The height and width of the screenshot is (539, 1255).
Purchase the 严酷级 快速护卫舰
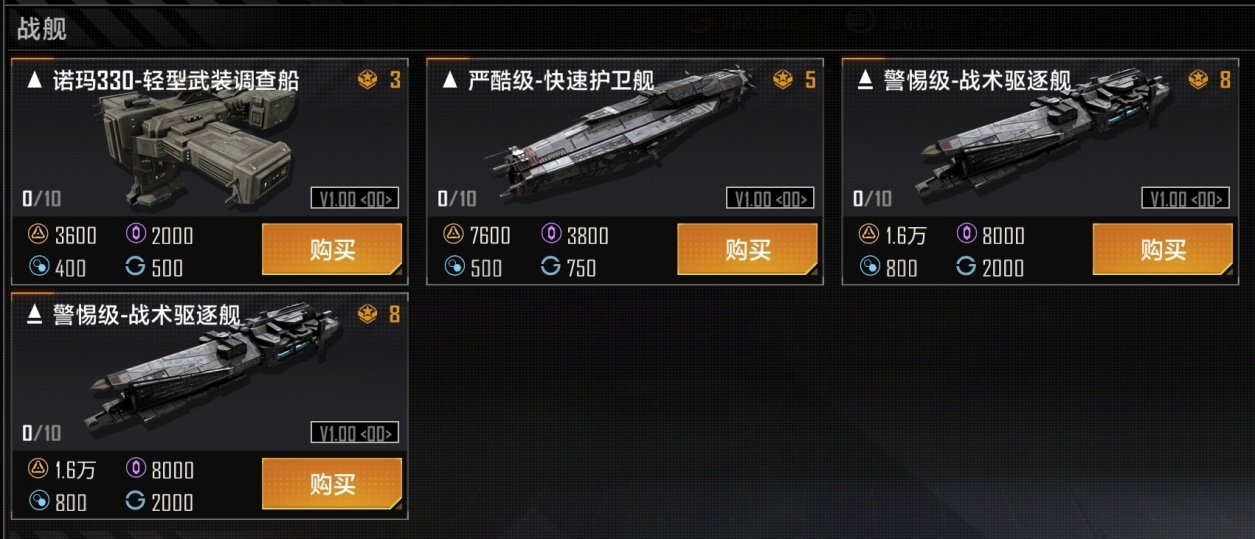[747, 249]
